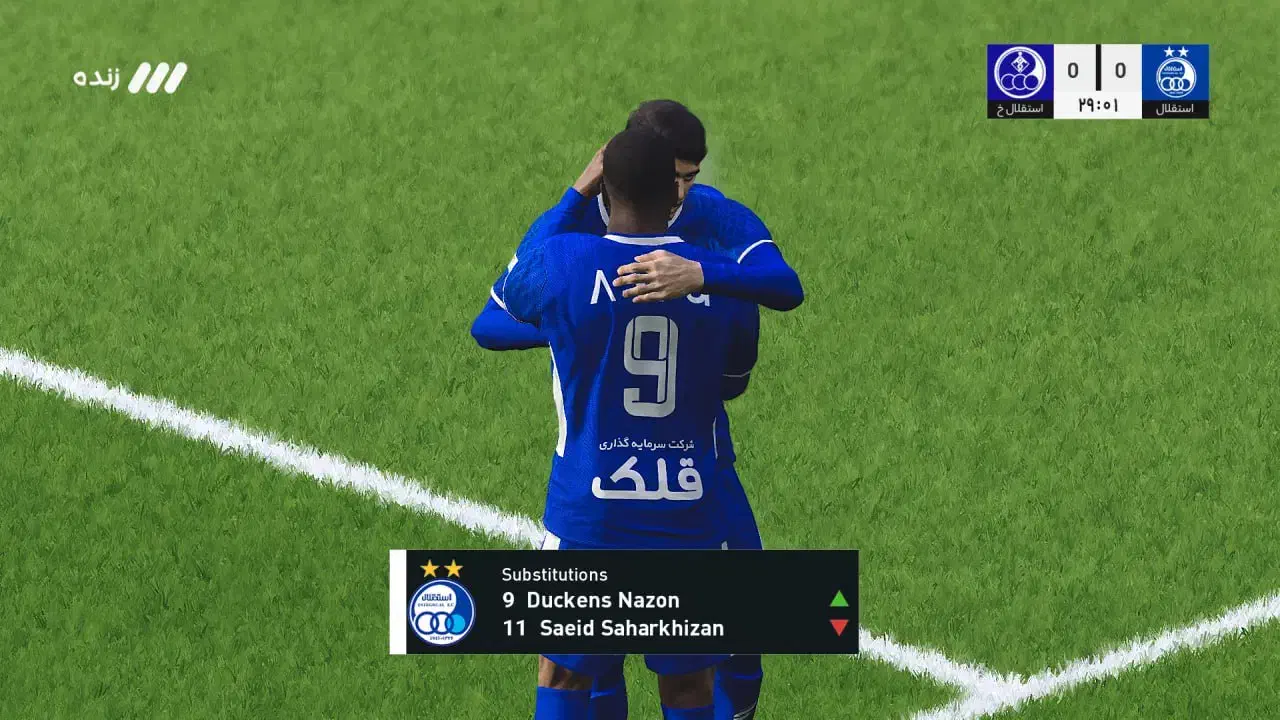
Task: Select the Esteghlal crest on the right scoreboard side
Action: (1176, 73)
